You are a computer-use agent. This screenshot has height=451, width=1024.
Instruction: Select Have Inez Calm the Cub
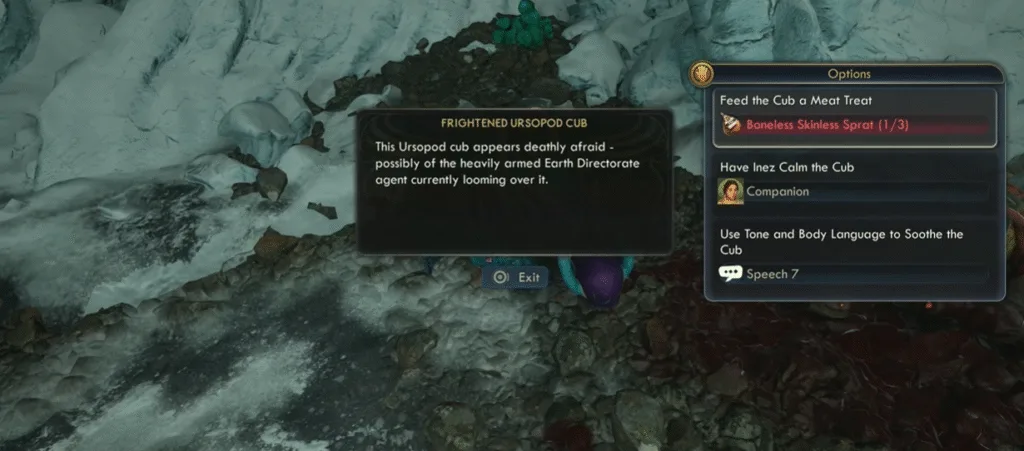point(853,181)
